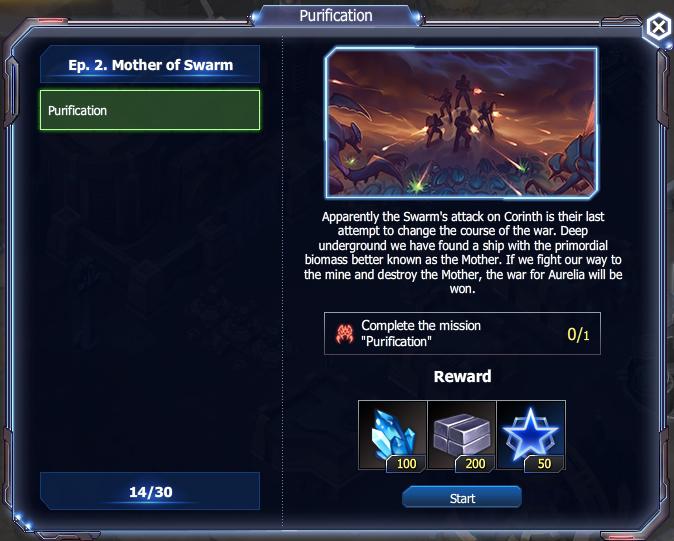Inspect the blue star reward
Image resolution: width=674 pixels, height=541 pixels.
[531, 435]
